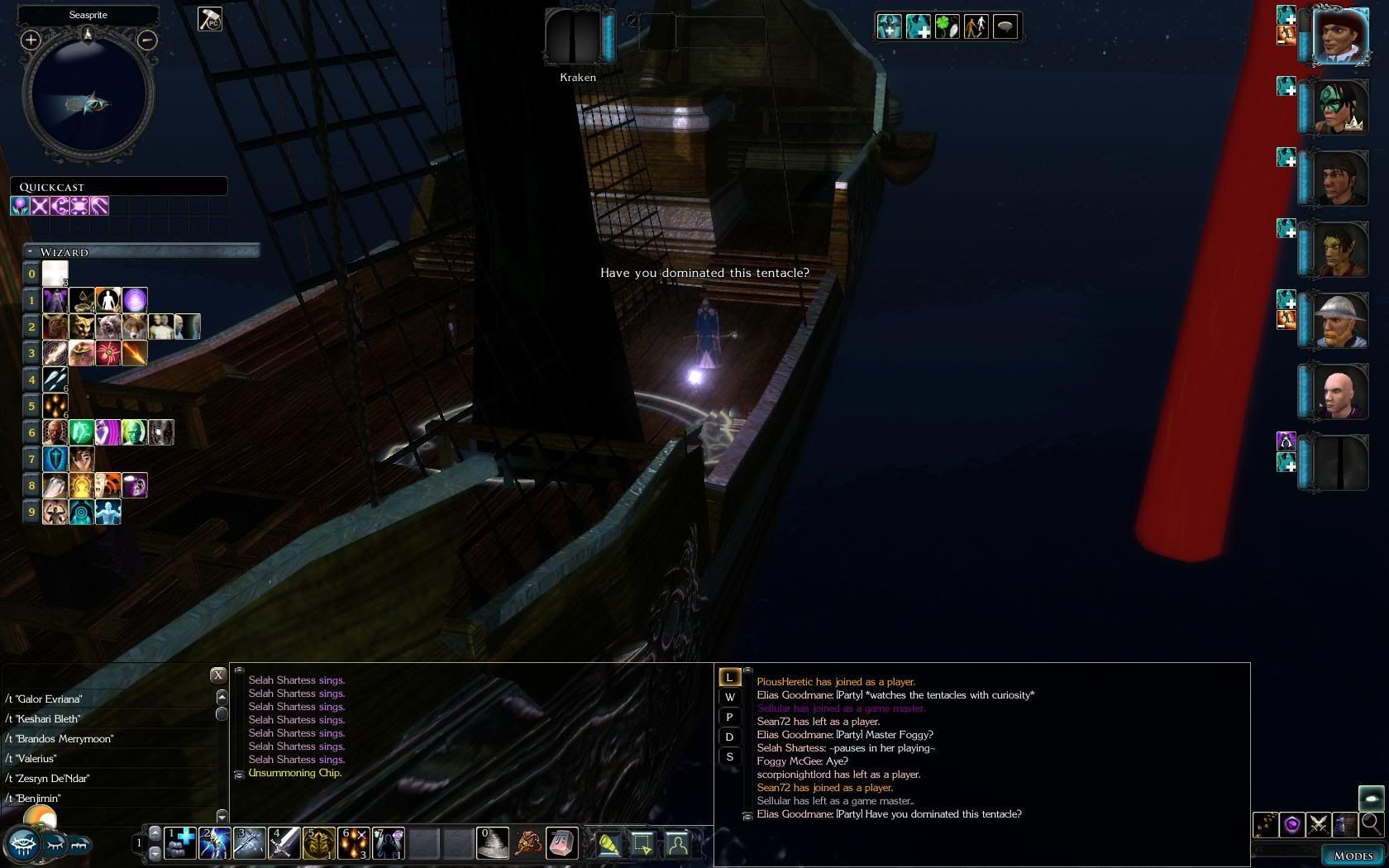Switch chat to the P channel tab

729,717
